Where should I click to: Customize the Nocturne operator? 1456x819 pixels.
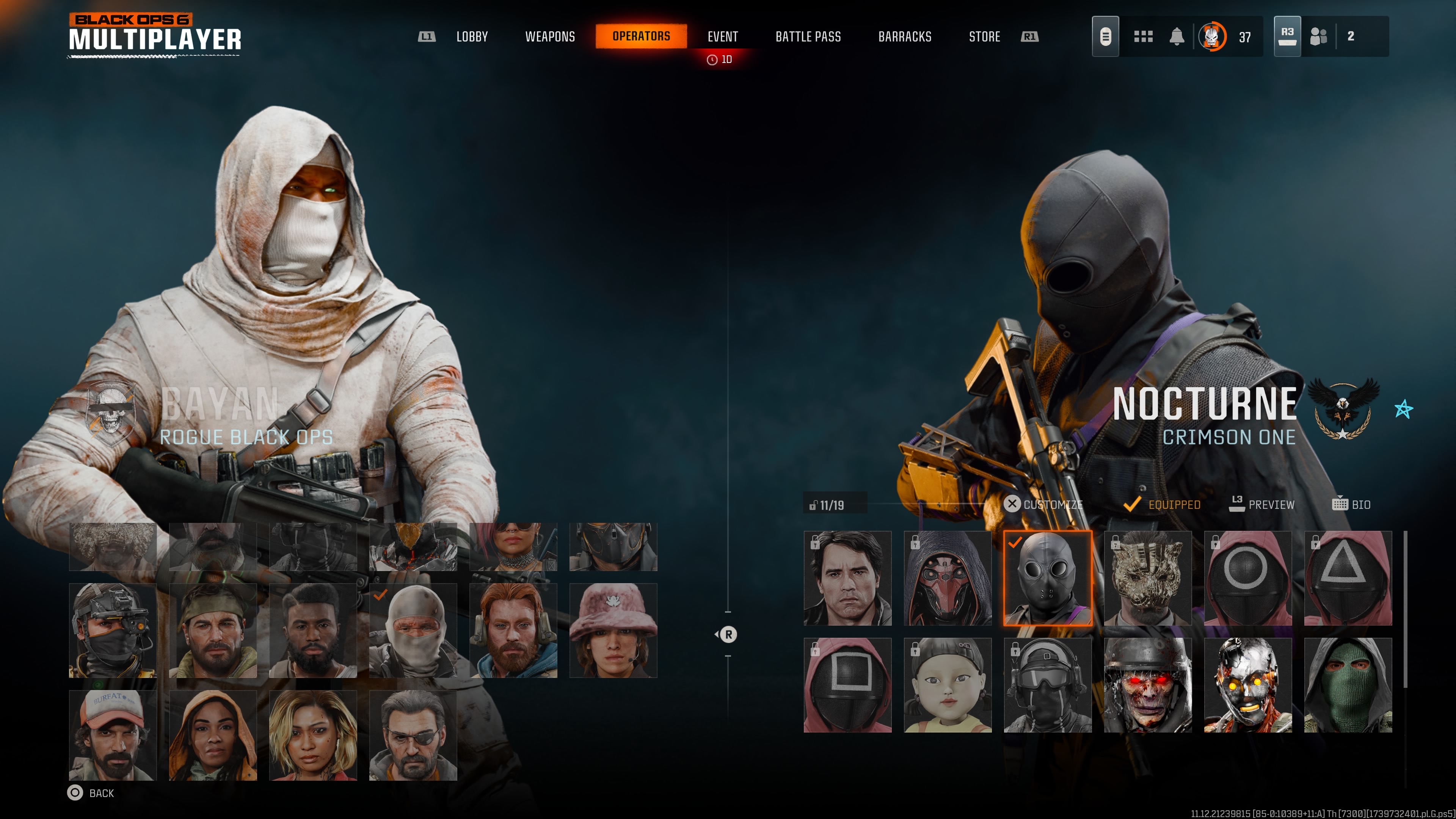(1043, 504)
